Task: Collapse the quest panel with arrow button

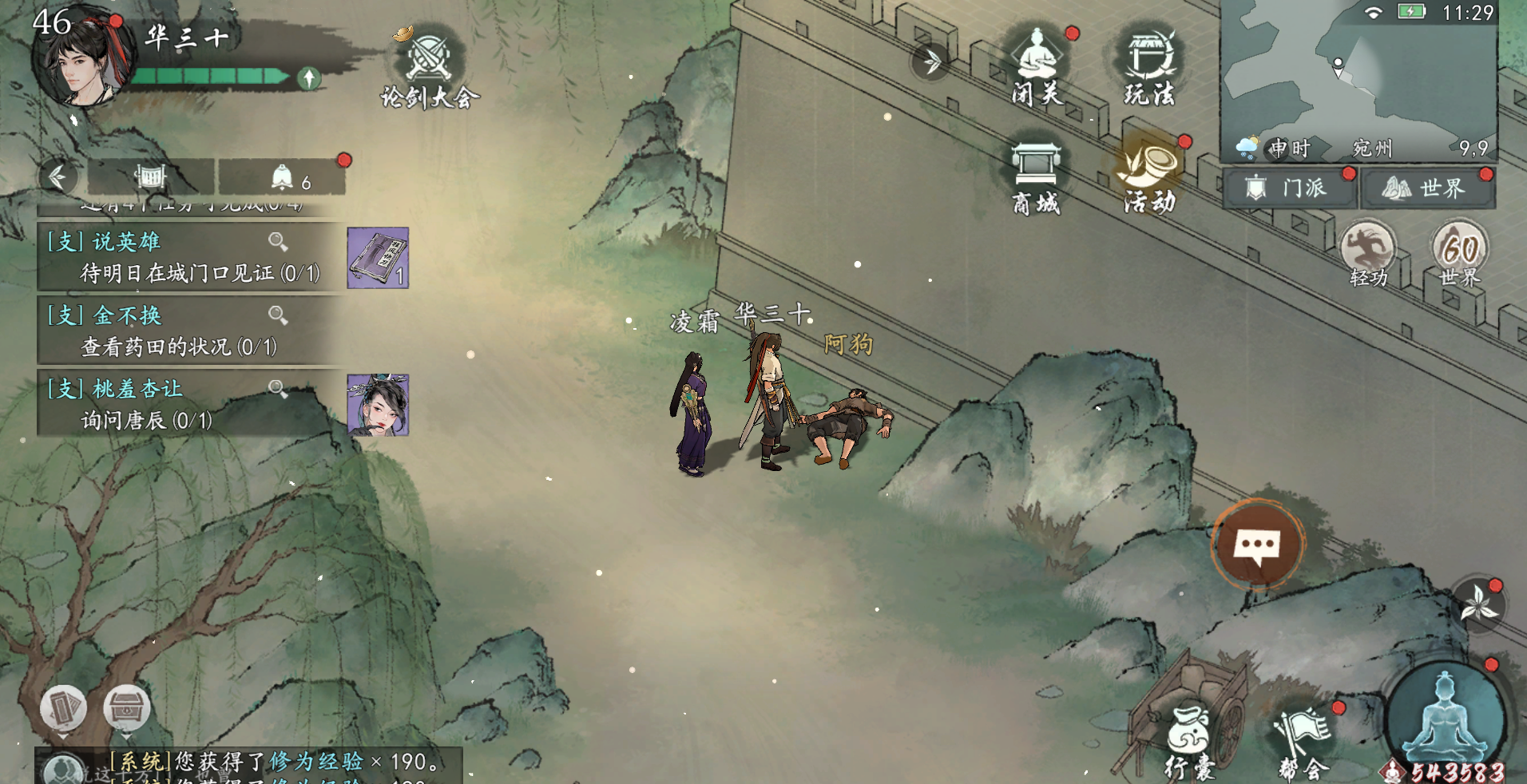Action: (58, 176)
